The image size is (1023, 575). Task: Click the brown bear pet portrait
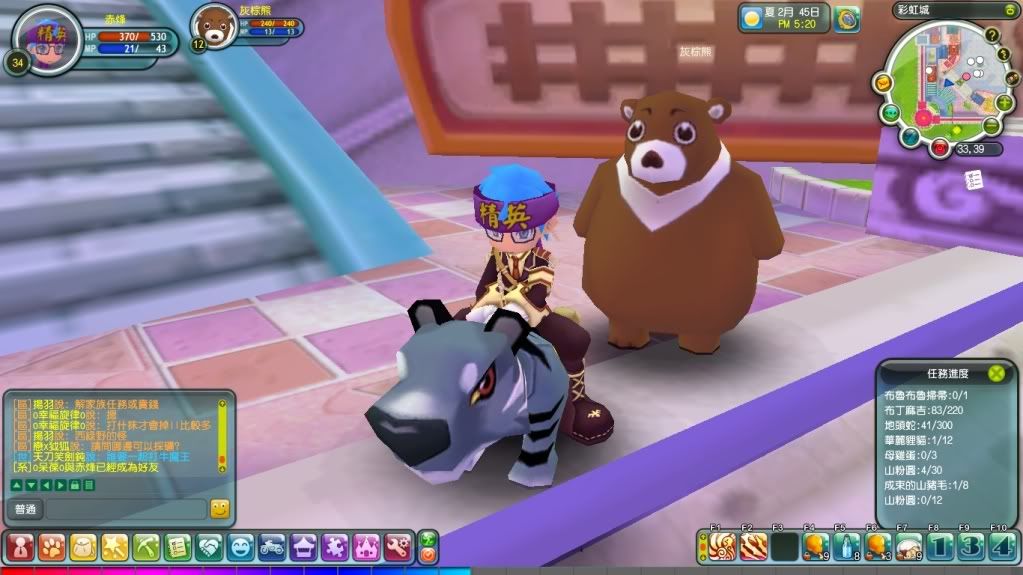click(212, 24)
